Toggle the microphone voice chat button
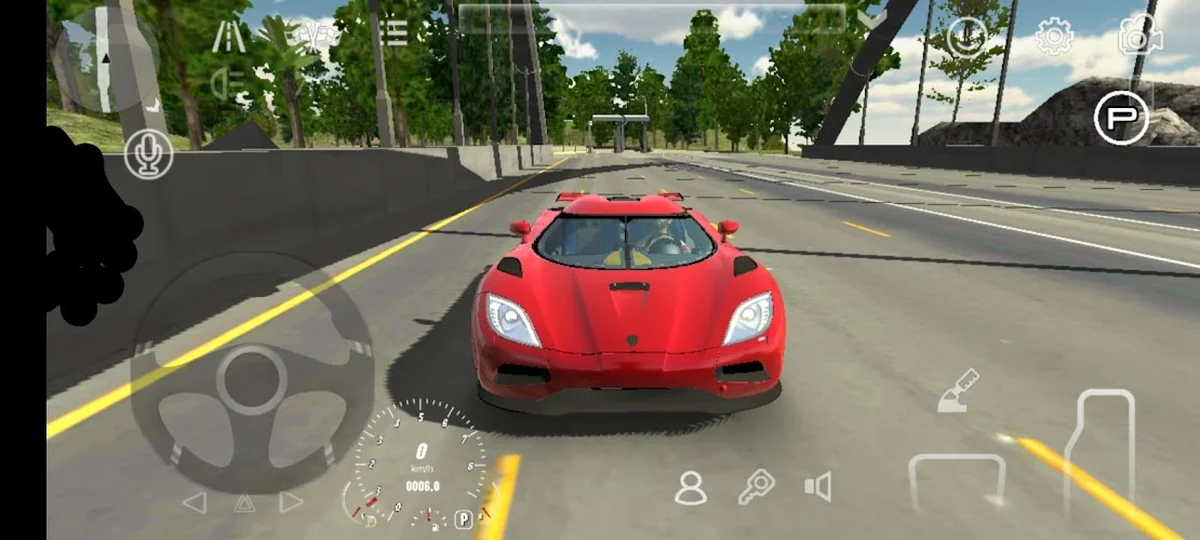 (149, 154)
